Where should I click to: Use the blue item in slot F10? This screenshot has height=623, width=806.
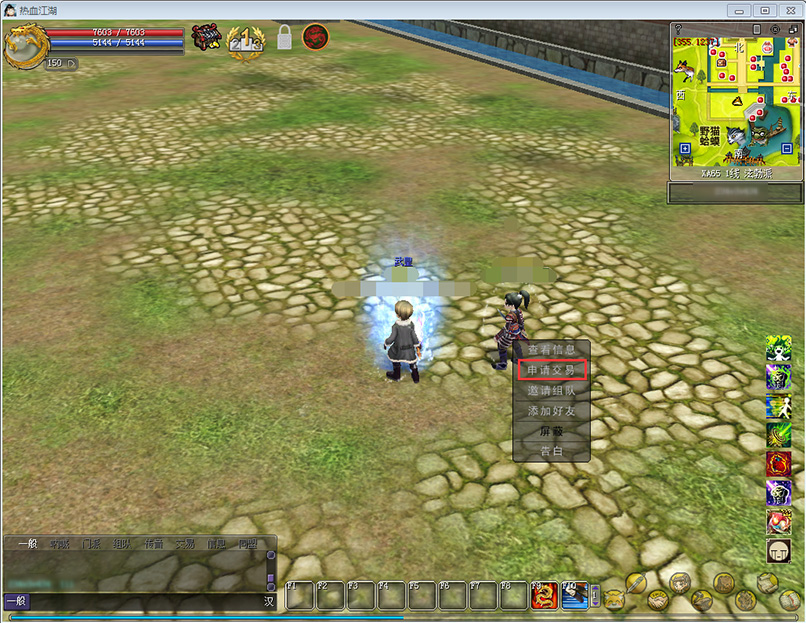[574, 596]
